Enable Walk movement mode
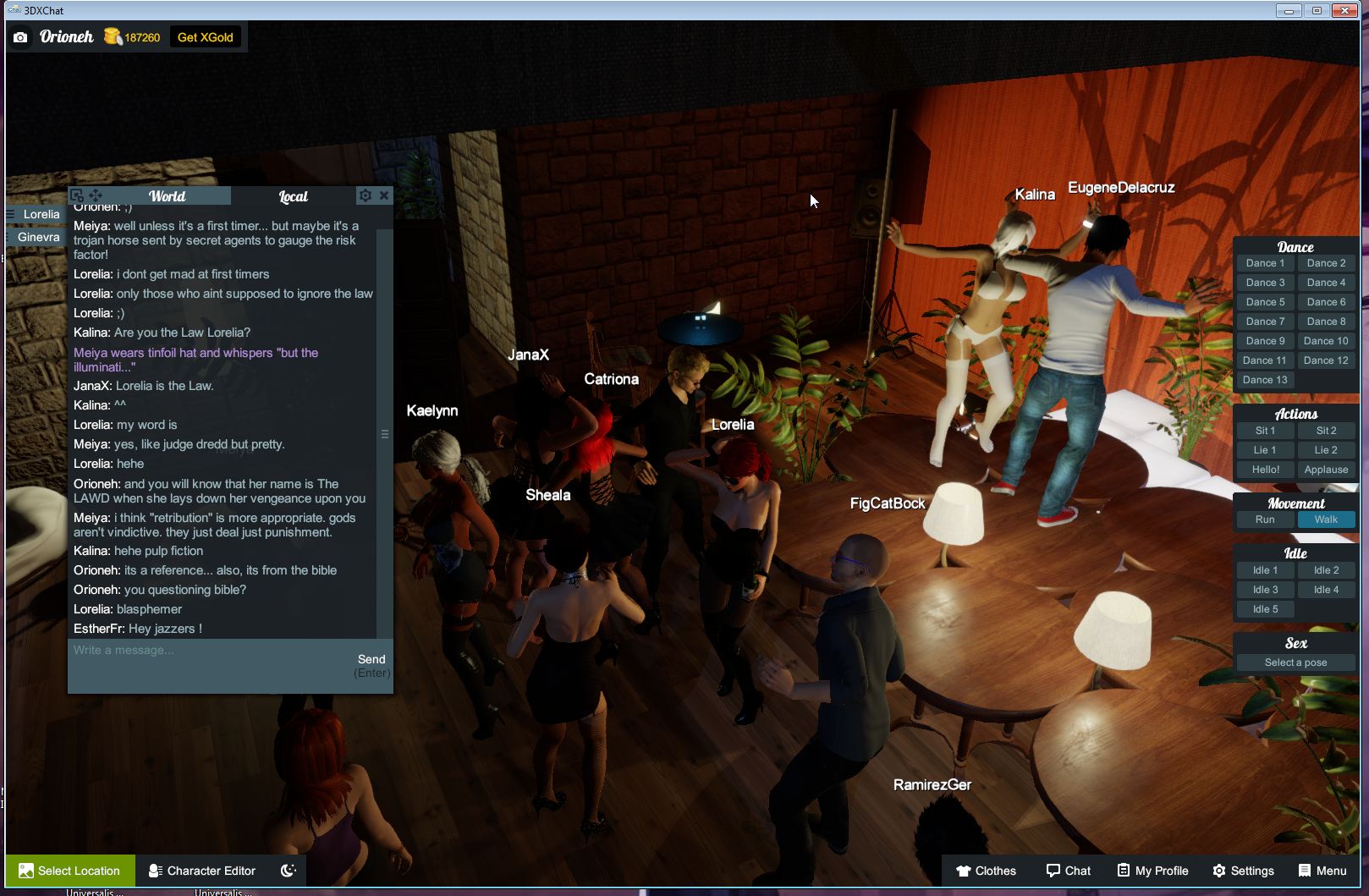Image resolution: width=1369 pixels, height=896 pixels. tap(1326, 519)
